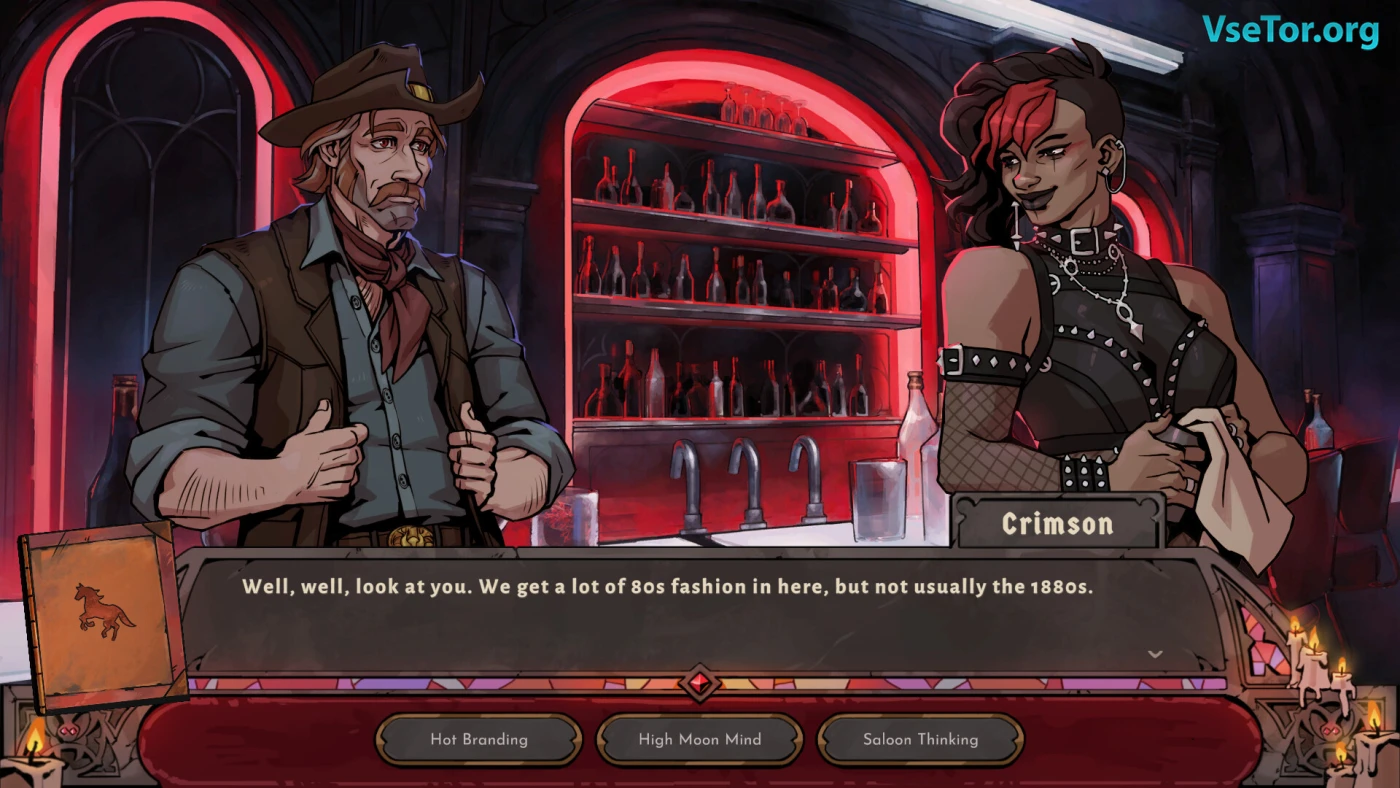The width and height of the screenshot is (1400, 788).
Task: Choose the Hot Branding reply
Action: [x=479, y=740]
